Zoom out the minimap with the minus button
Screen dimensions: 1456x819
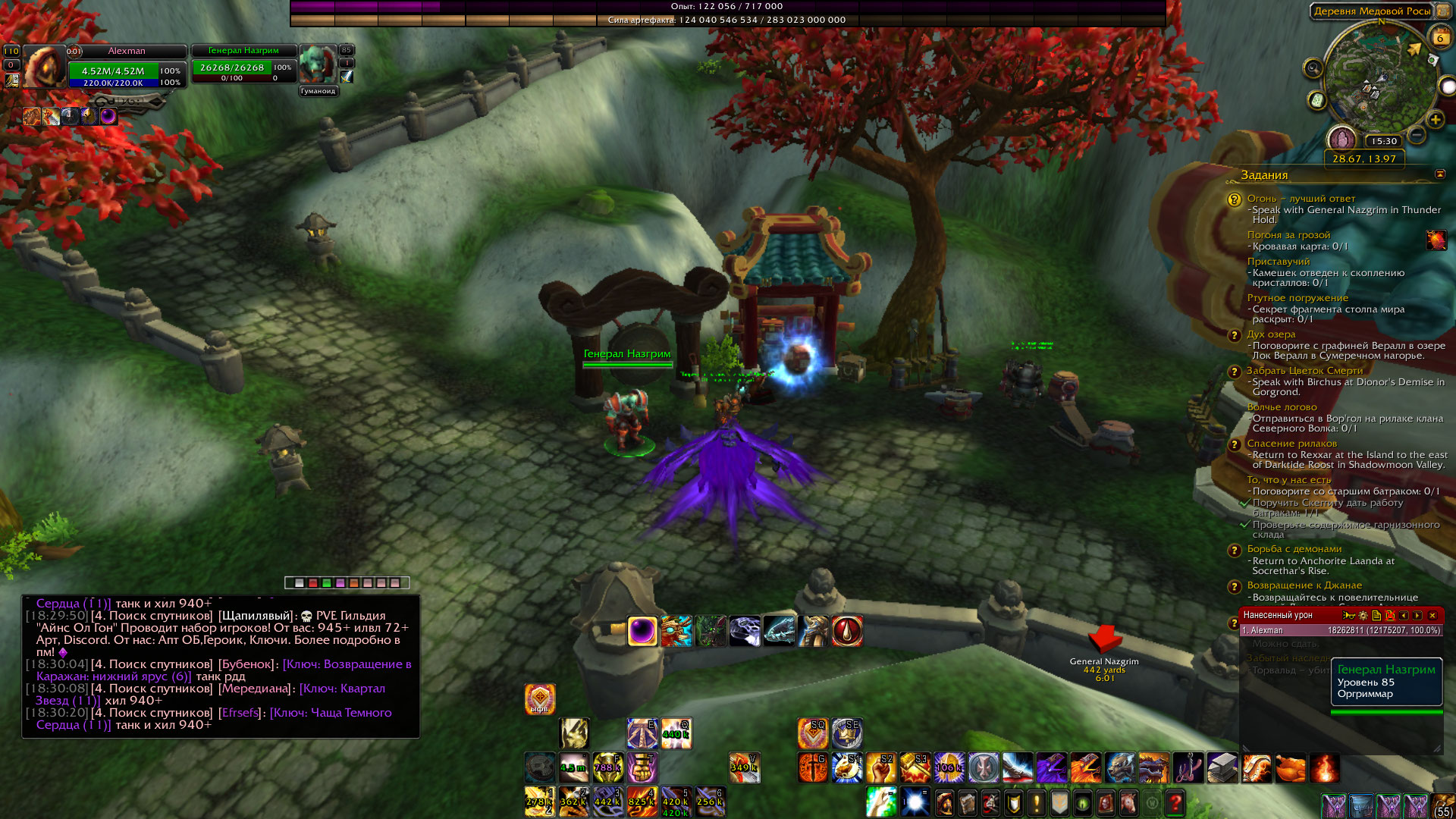(1417, 136)
